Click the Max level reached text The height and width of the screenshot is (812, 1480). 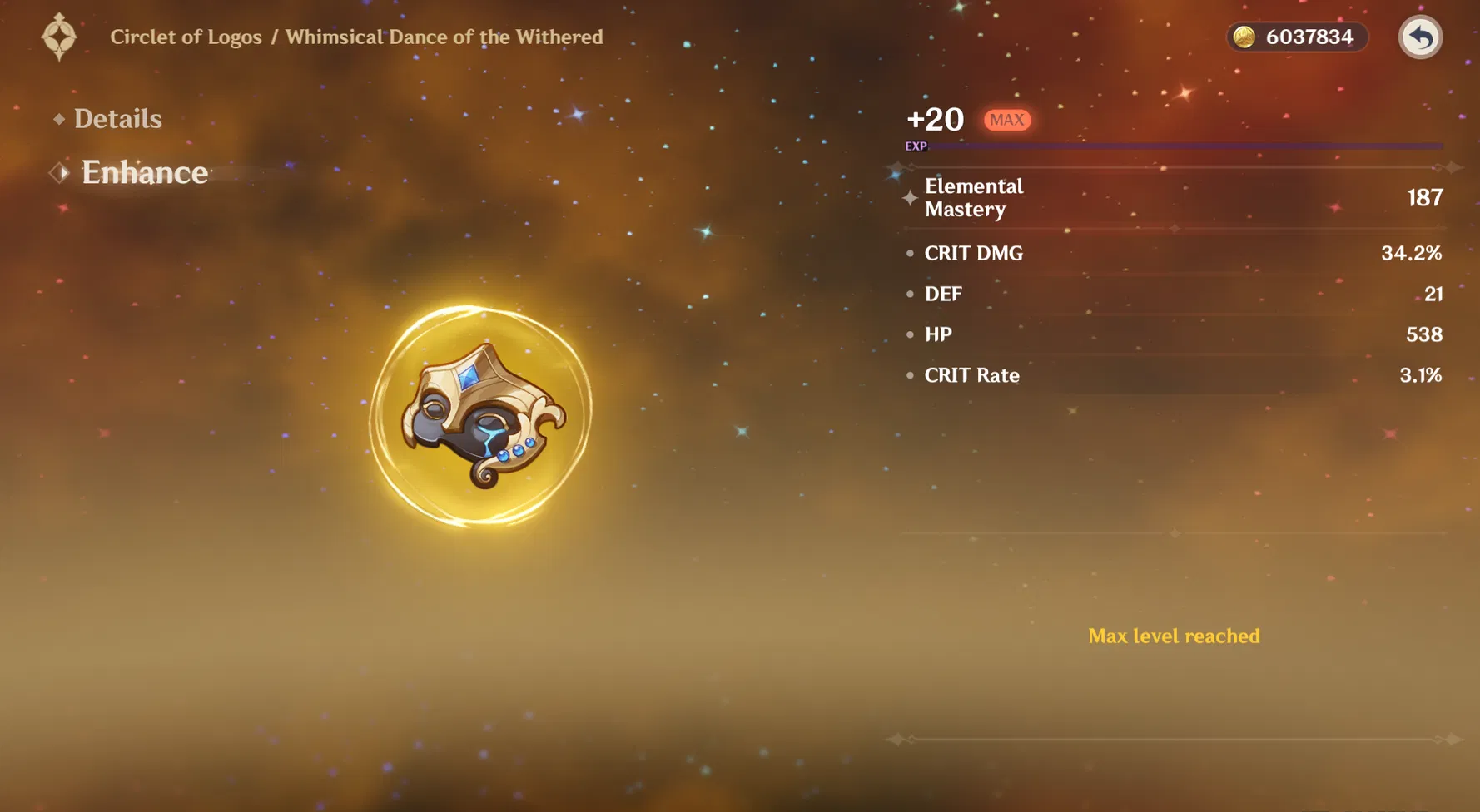coord(1174,636)
